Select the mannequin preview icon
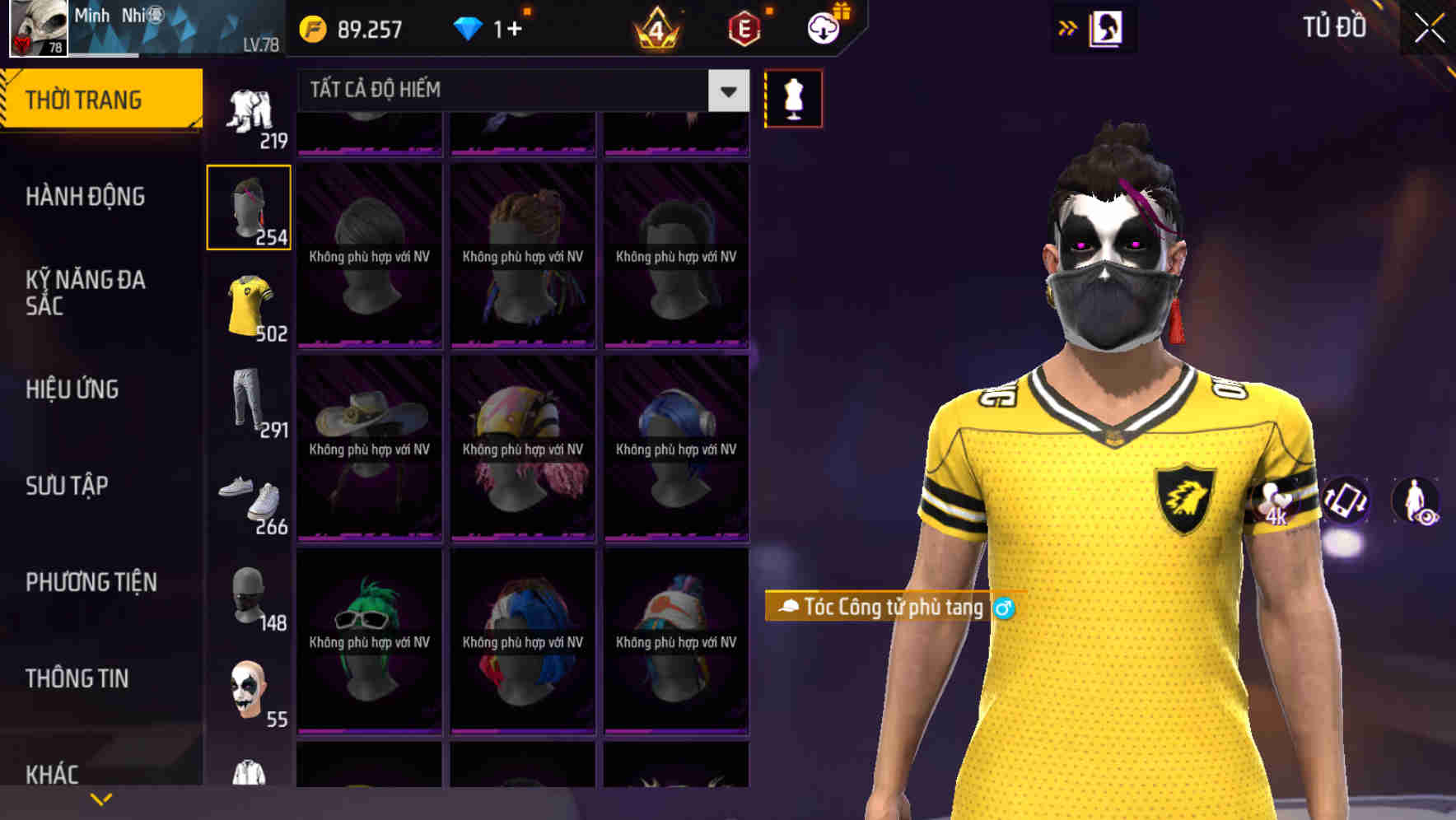Screen dimensions: 1456x820 point(793,97)
